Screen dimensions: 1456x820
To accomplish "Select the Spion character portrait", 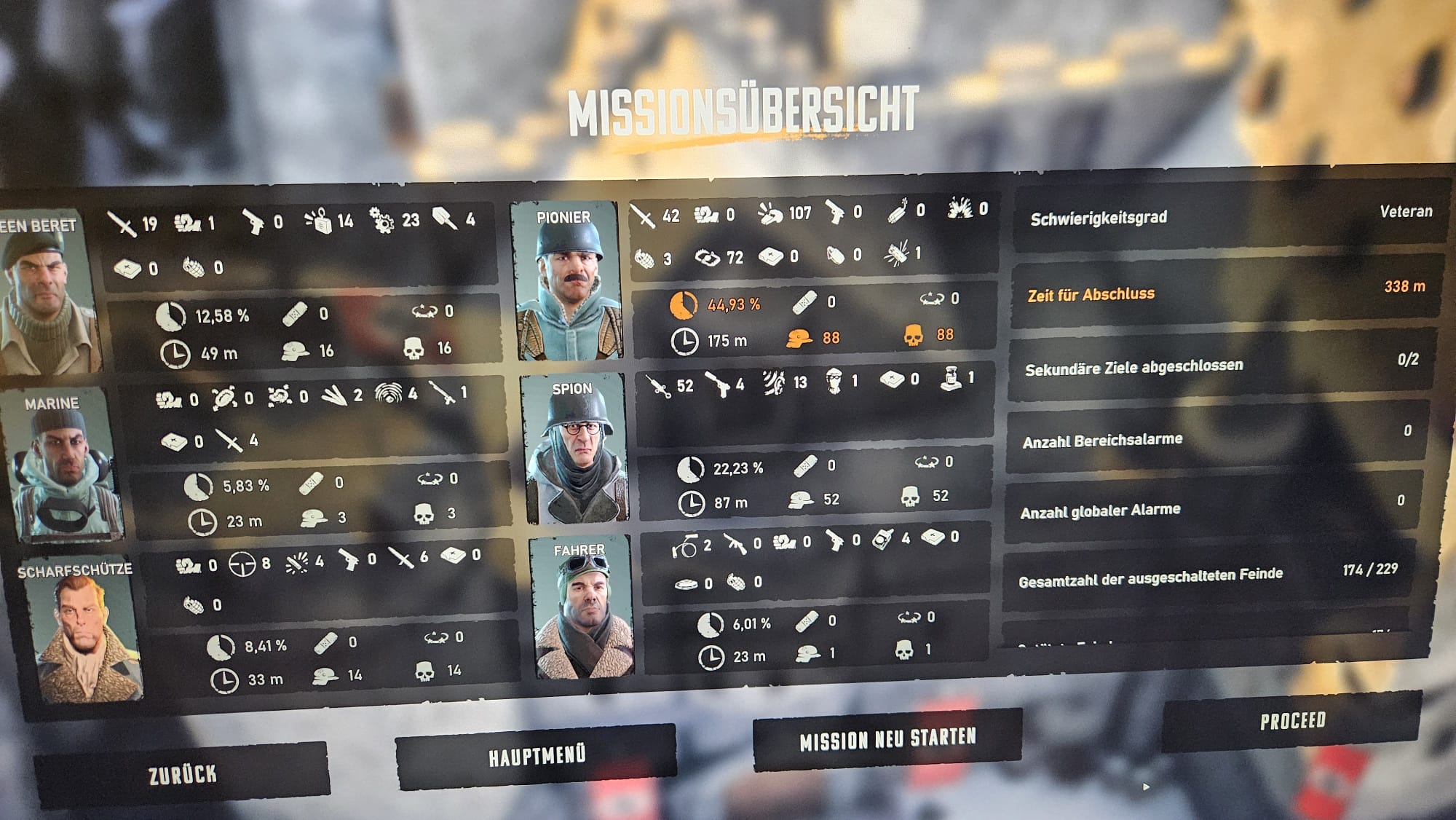I will point(576,450).
